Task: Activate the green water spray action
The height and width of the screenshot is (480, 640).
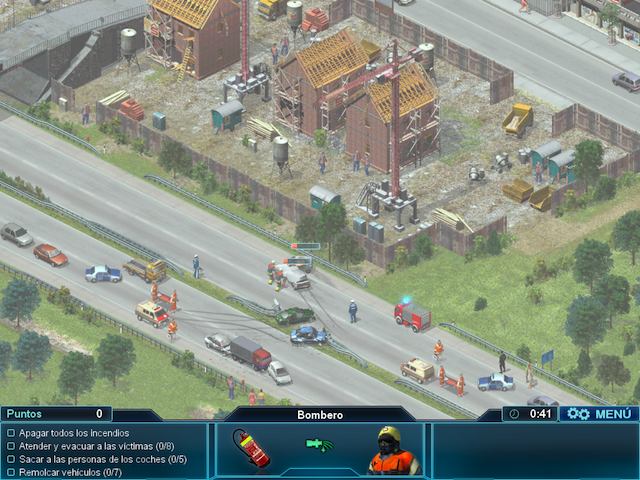Action: point(319,444)
